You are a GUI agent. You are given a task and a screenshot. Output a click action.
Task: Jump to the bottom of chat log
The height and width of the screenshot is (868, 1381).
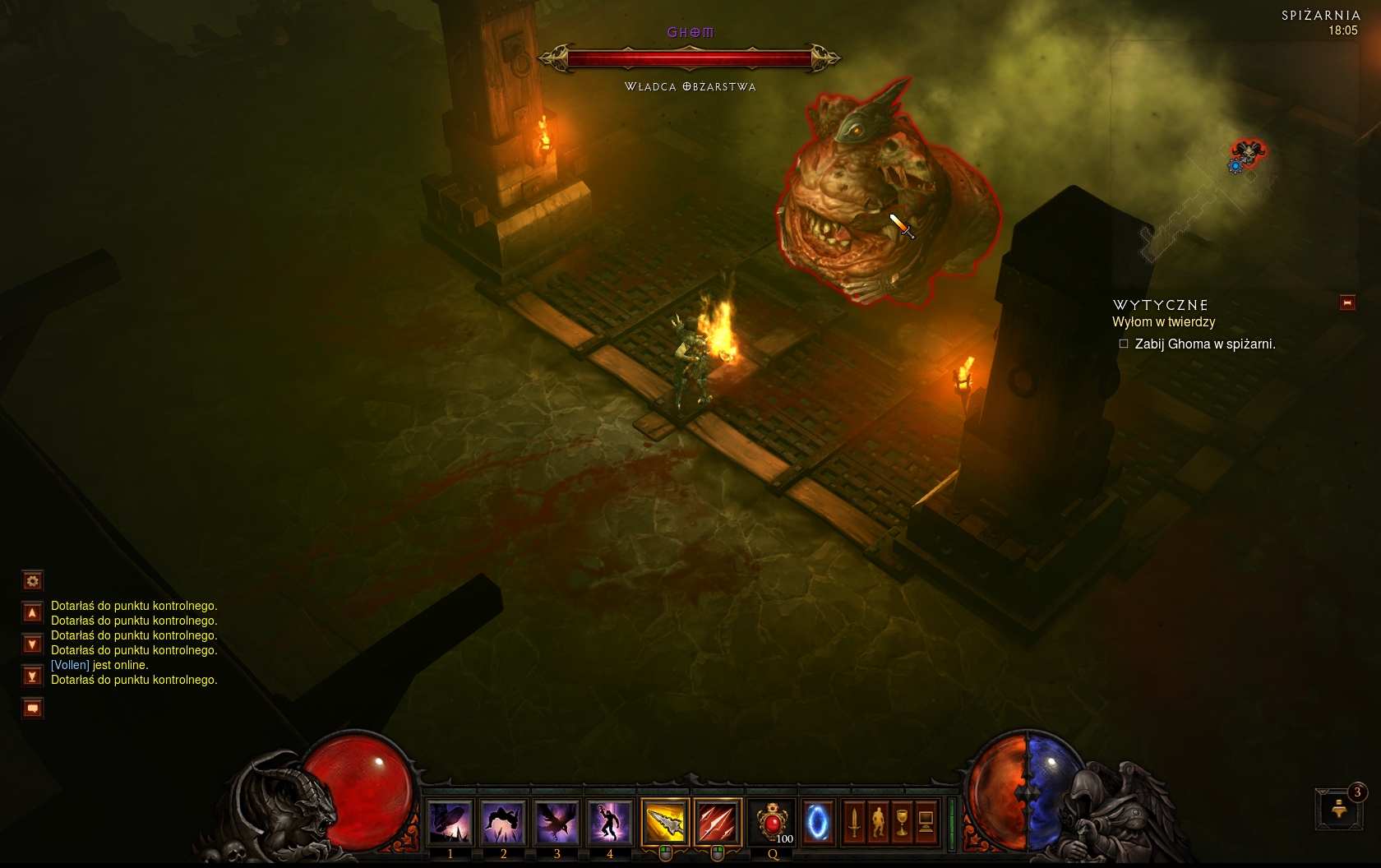click(x=32, y=676)
